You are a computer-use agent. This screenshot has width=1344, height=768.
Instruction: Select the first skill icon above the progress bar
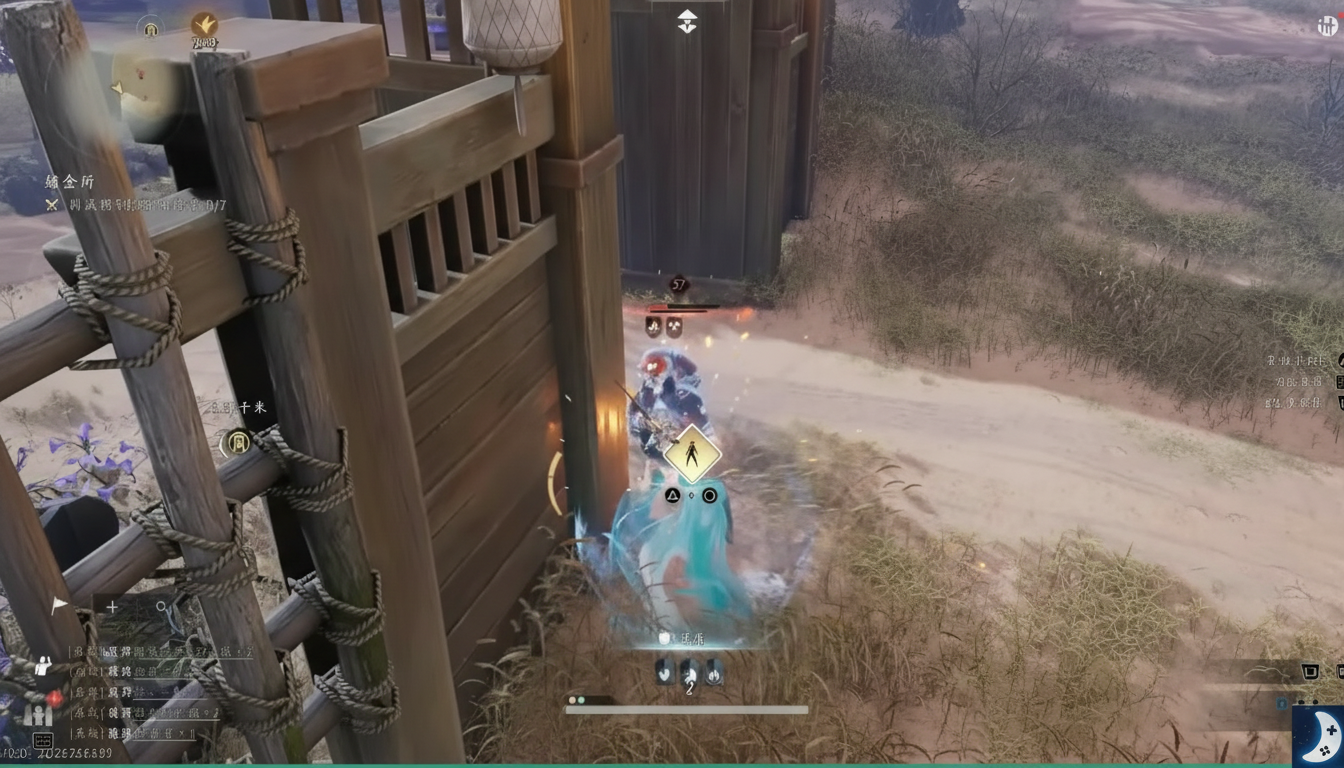tap(665, 672)
